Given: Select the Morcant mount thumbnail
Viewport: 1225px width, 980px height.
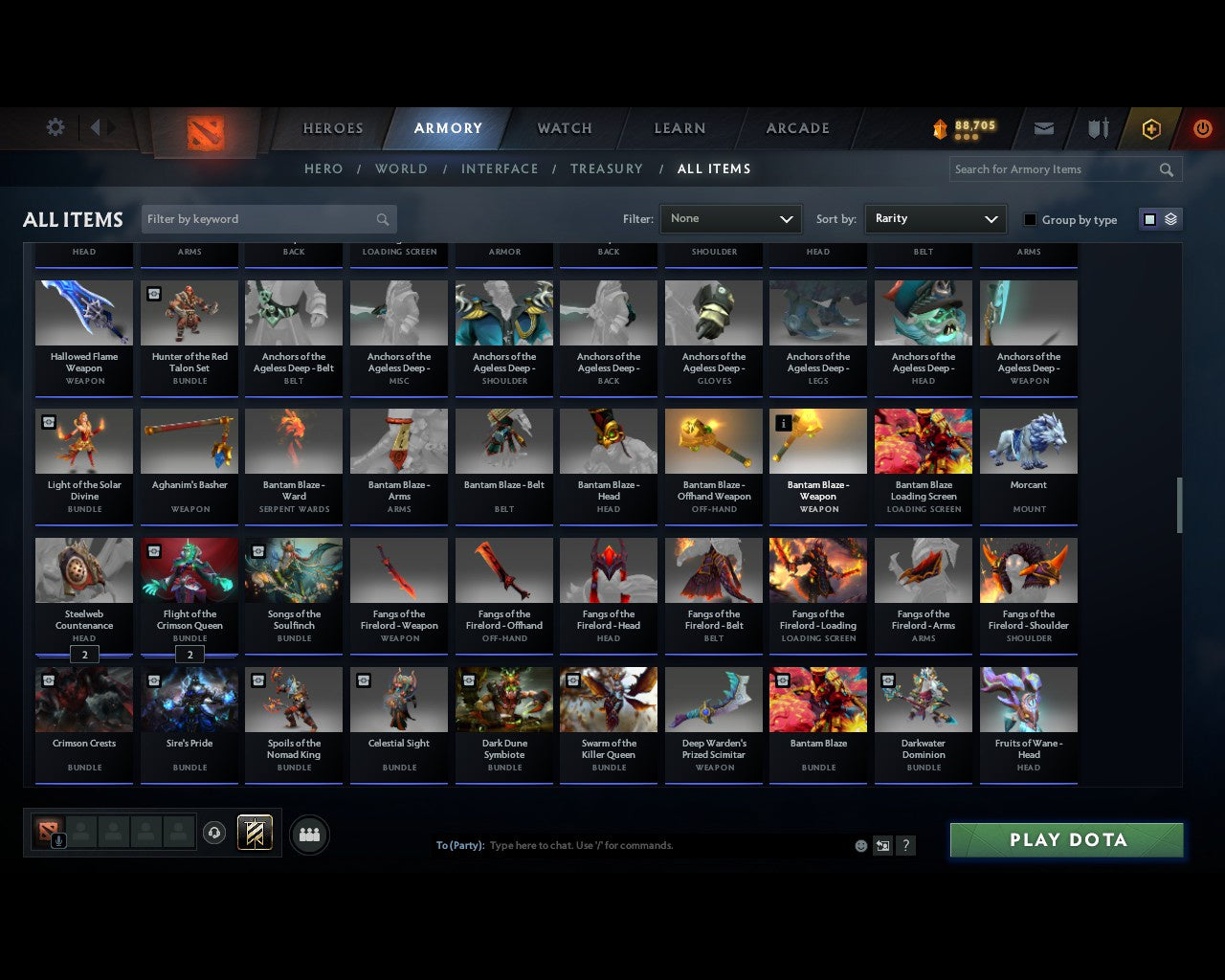Looking at the screenshot, I should [1028, 440].
